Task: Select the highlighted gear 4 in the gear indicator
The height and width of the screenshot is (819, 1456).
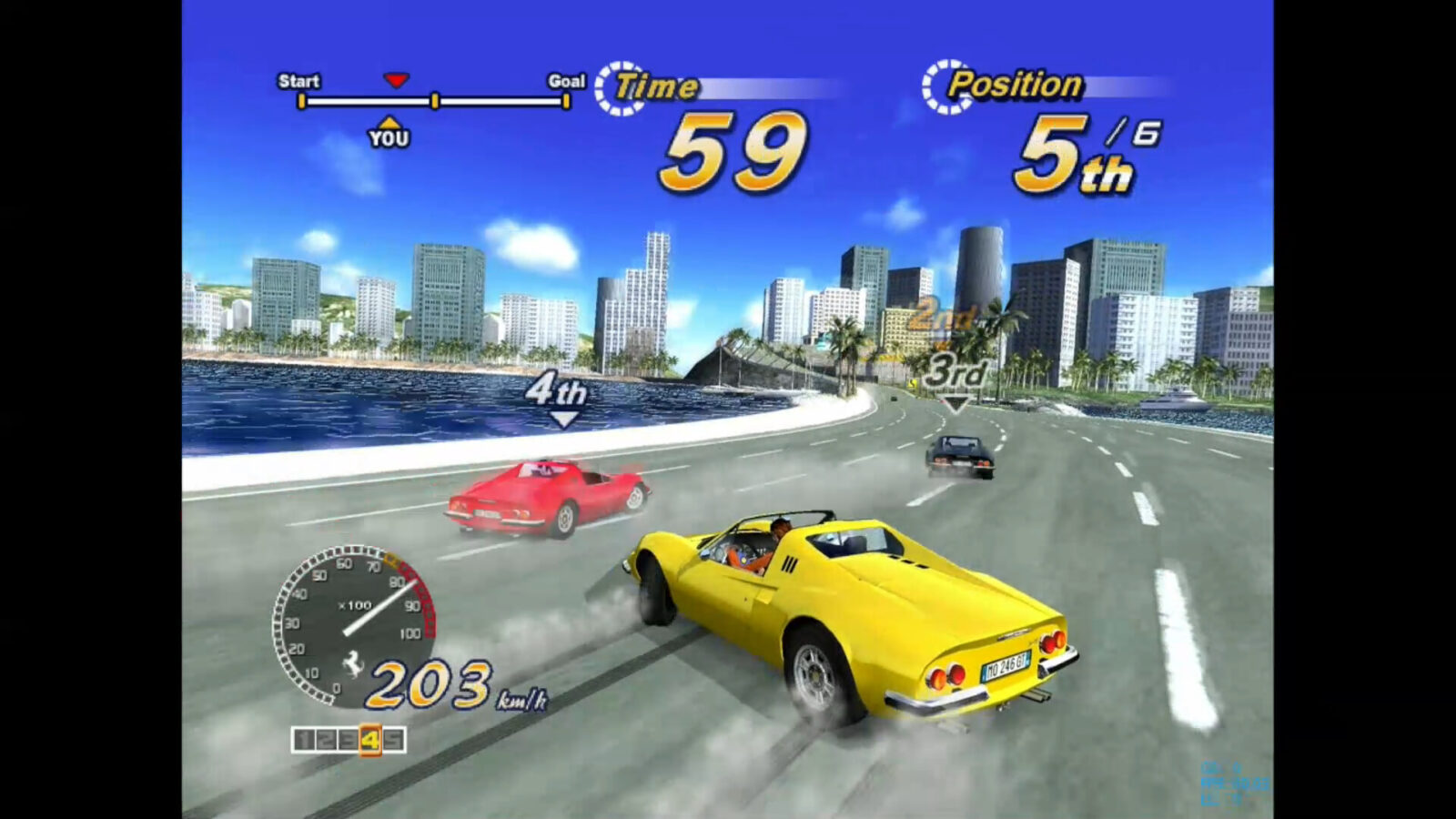Action: click(x=369, y=740)
